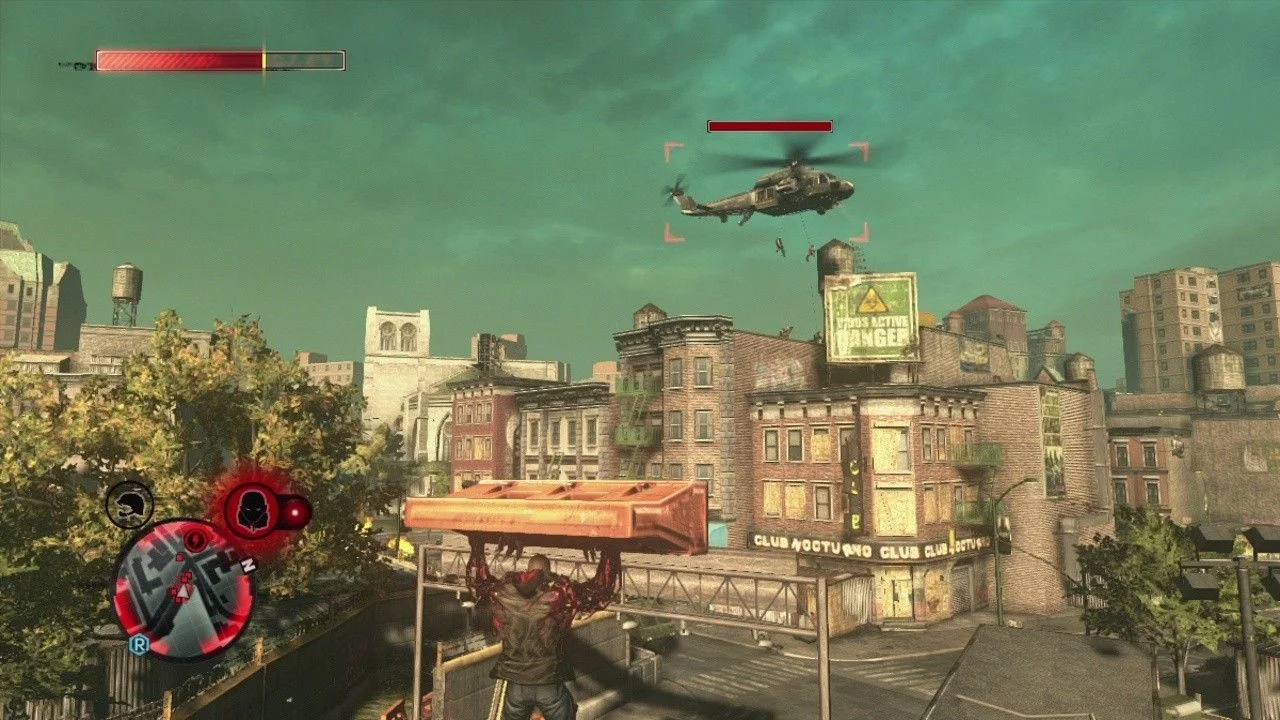Viewport: 1280px width, 720px height.
Task: Click the north compass marker on the minimap
Action: click(248, 566)
